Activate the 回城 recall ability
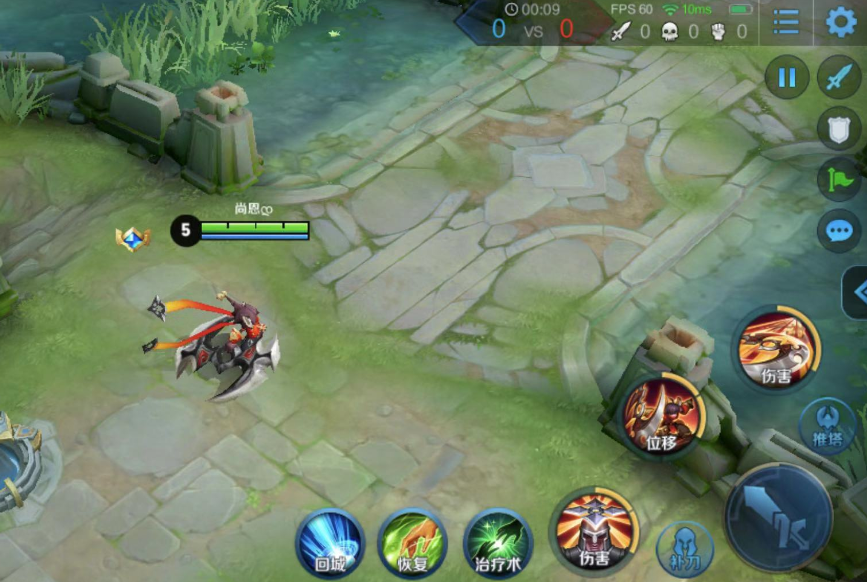Viewport: 867px width, 582px height. tap(329, 543)
